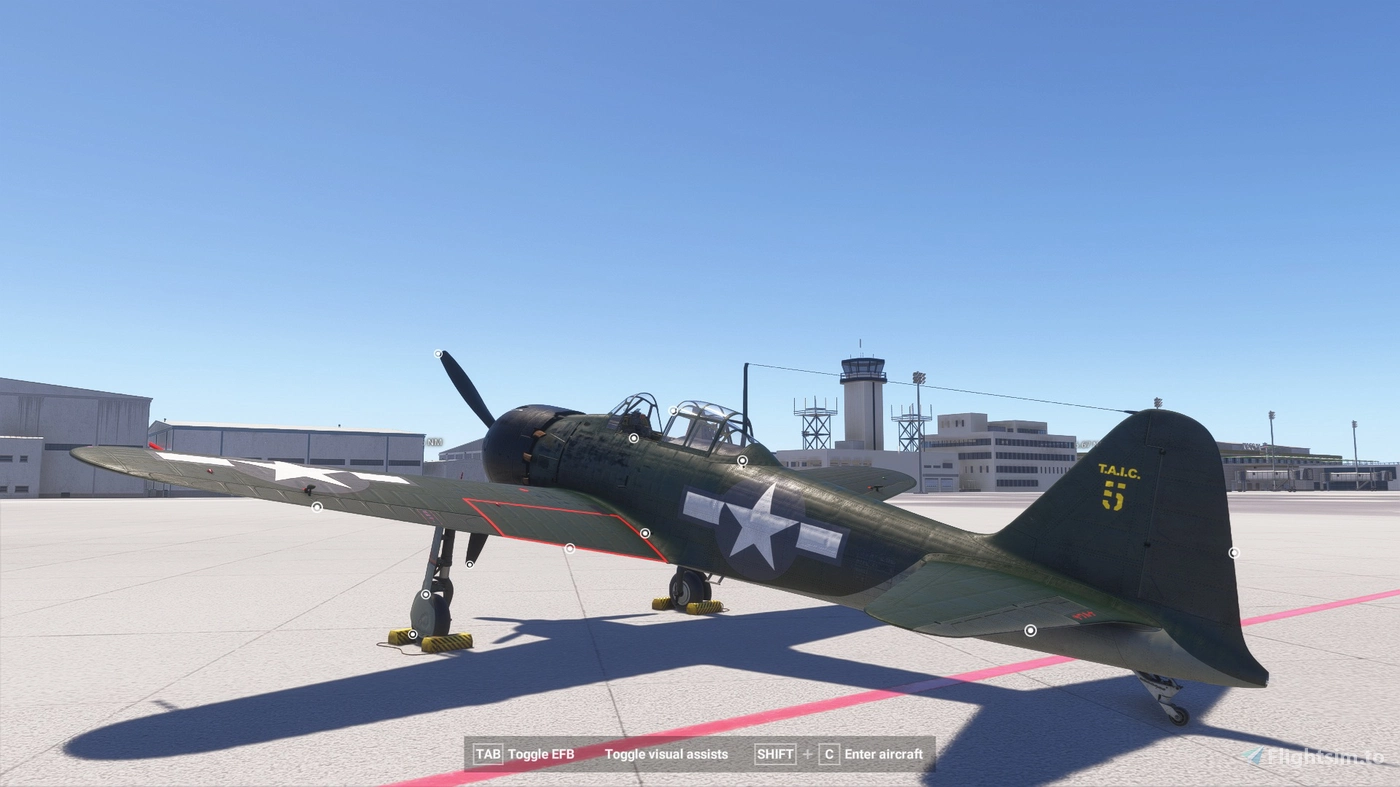Click the C key hint box
The image size is (1400, 787).
click(x=827, y=754)
